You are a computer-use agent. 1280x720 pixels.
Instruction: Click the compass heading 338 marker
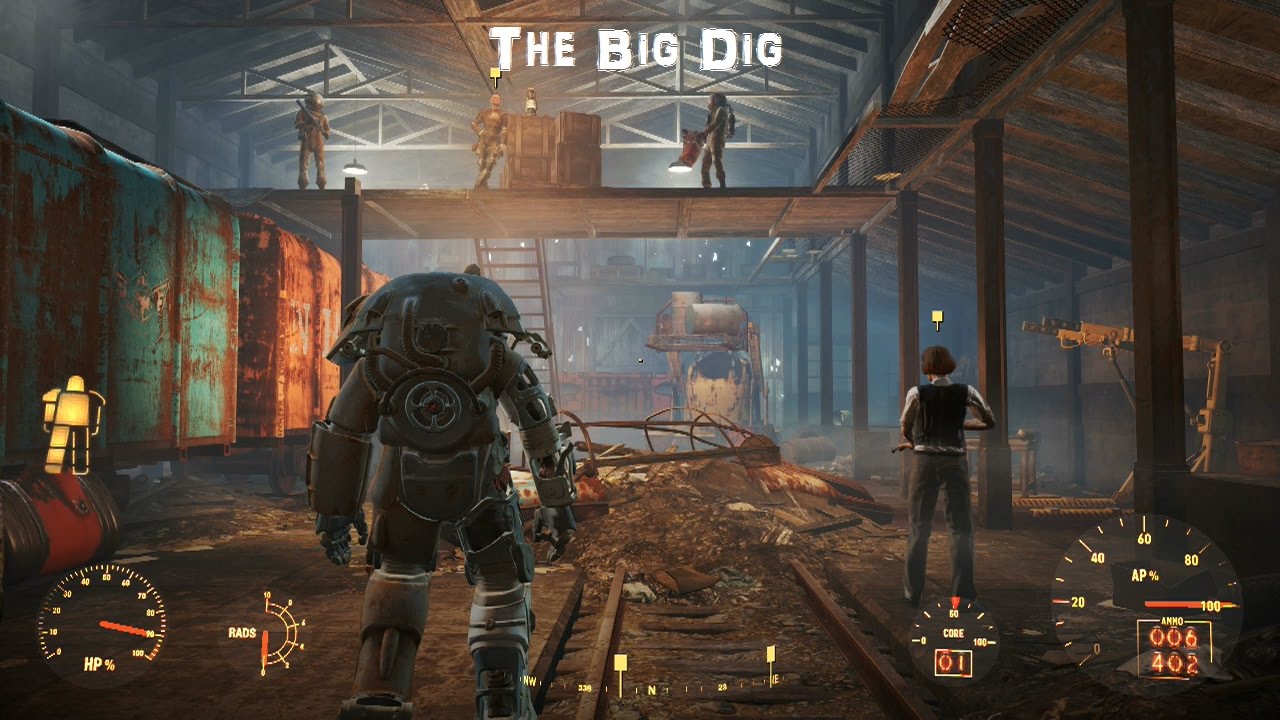[585, 690]
